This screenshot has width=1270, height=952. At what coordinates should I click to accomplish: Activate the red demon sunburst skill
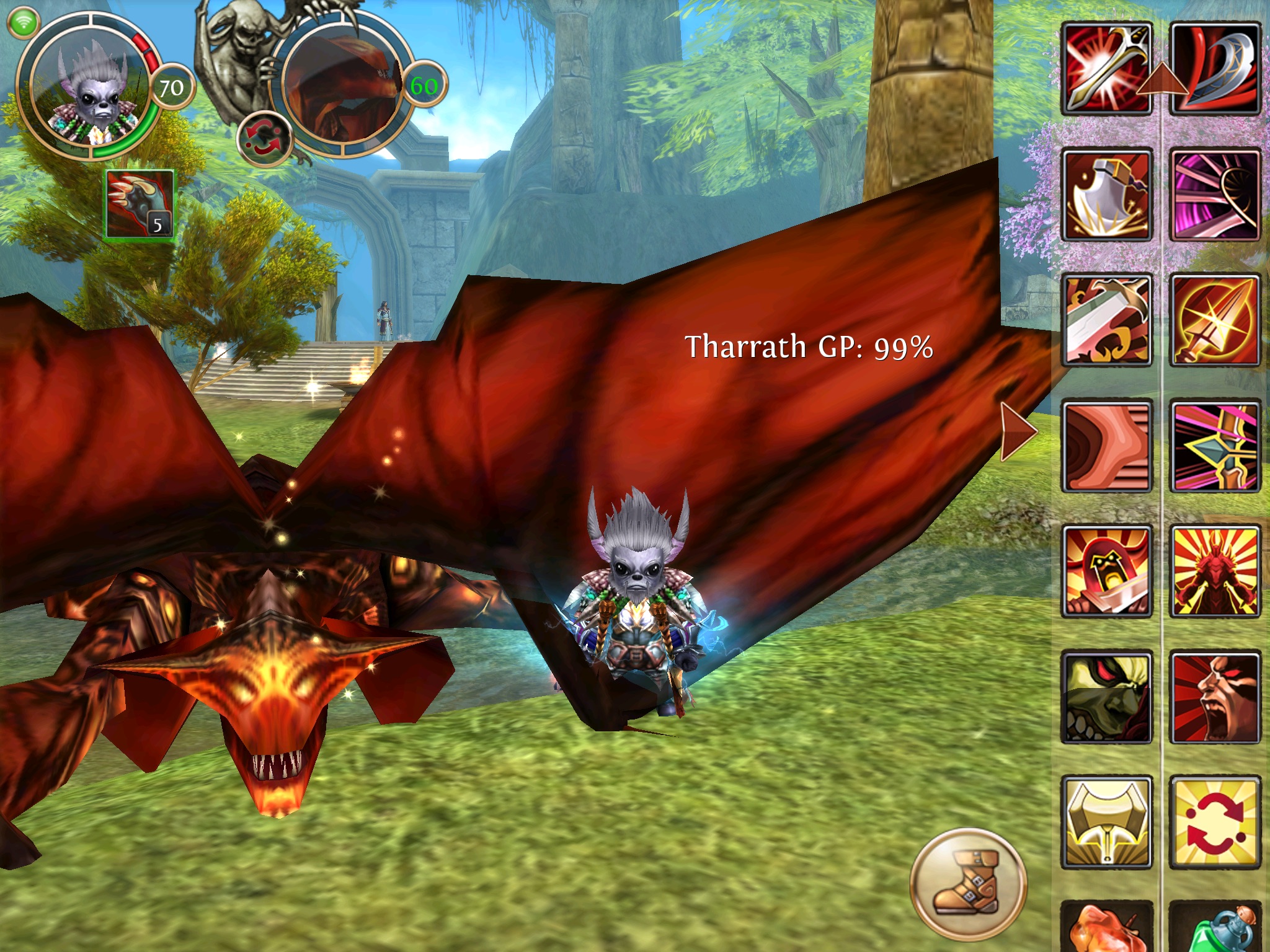pos(1215,571)
